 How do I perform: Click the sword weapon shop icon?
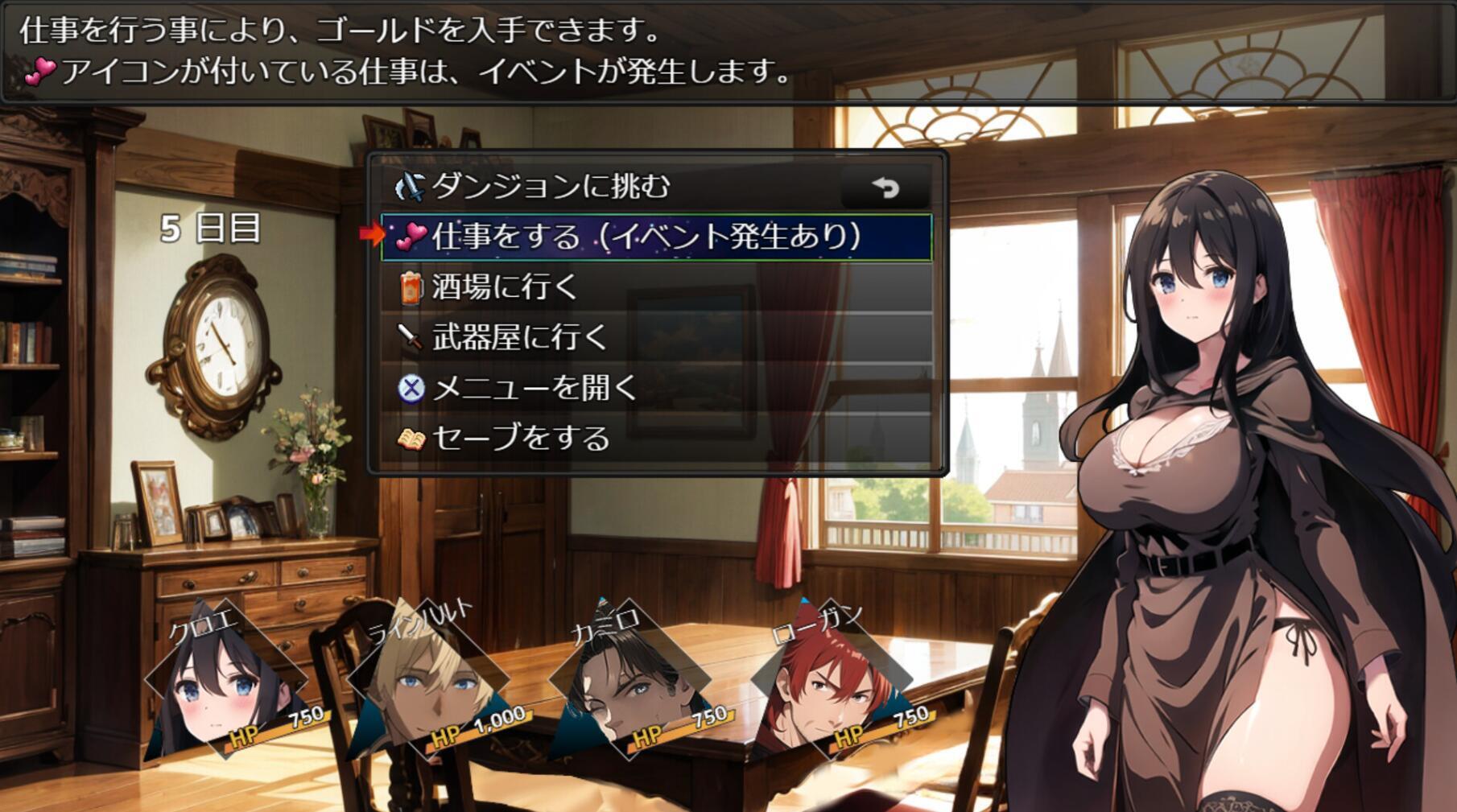point(411,336)
